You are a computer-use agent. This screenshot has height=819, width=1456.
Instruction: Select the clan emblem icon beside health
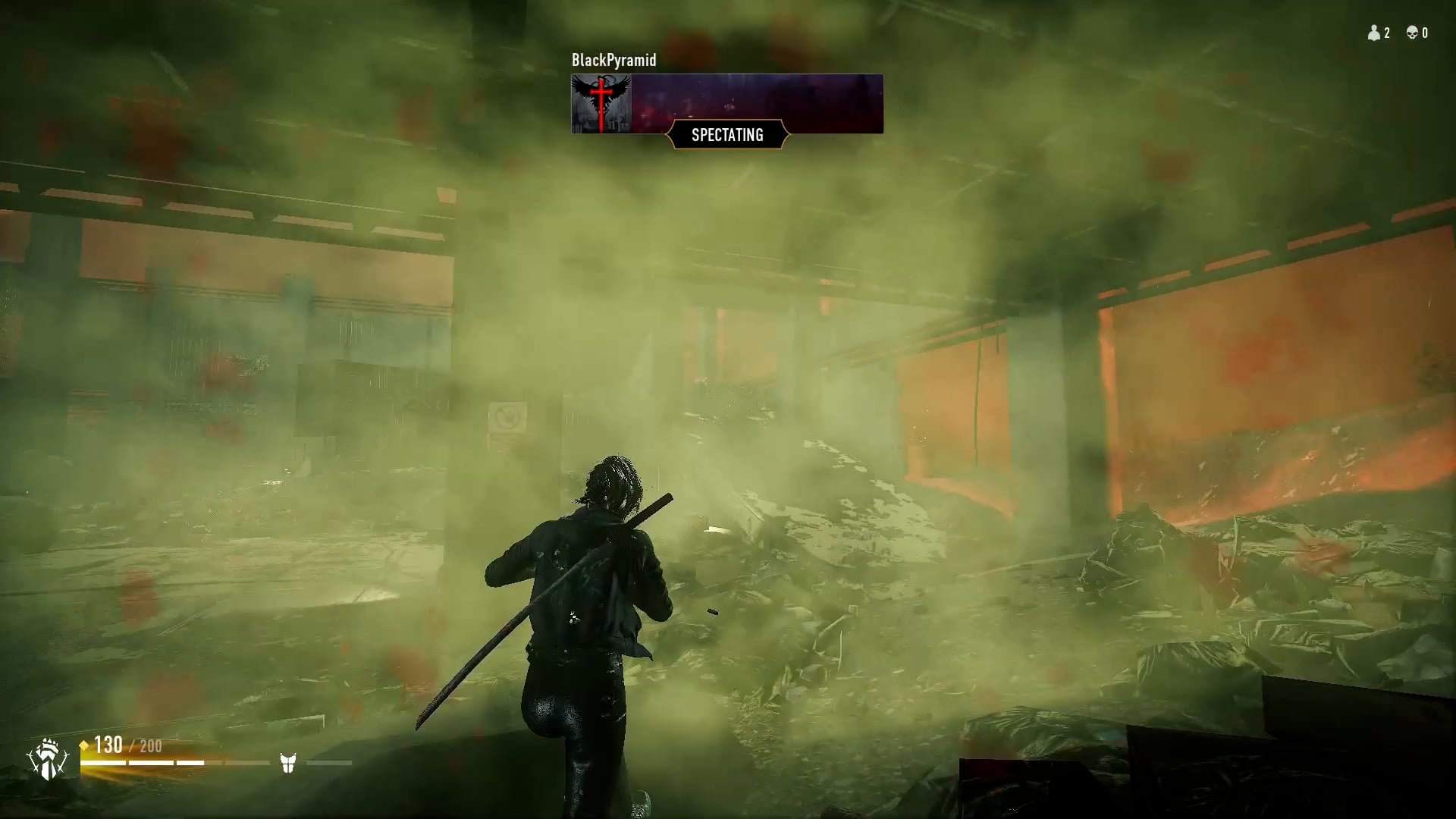tap(48, 759)
